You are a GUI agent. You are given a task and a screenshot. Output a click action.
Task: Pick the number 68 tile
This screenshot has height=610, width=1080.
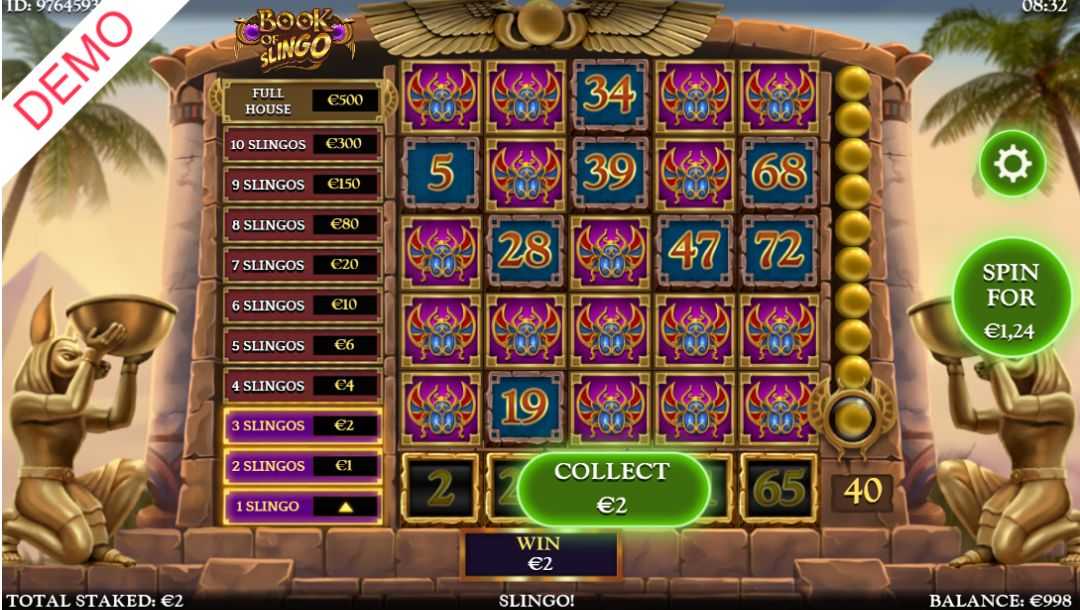(779, 174)
